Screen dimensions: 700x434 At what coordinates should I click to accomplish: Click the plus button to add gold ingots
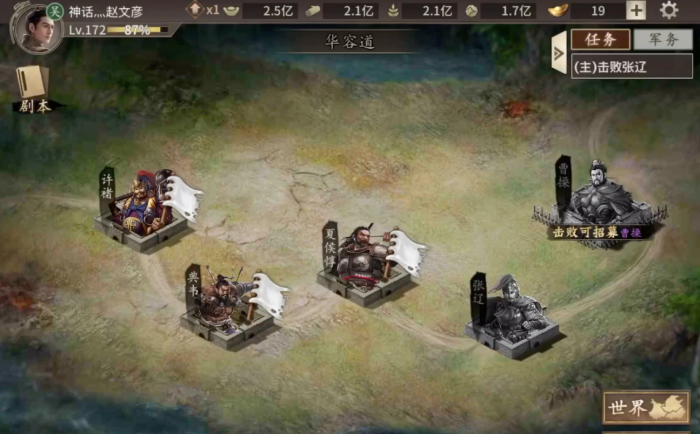[636, 11]
